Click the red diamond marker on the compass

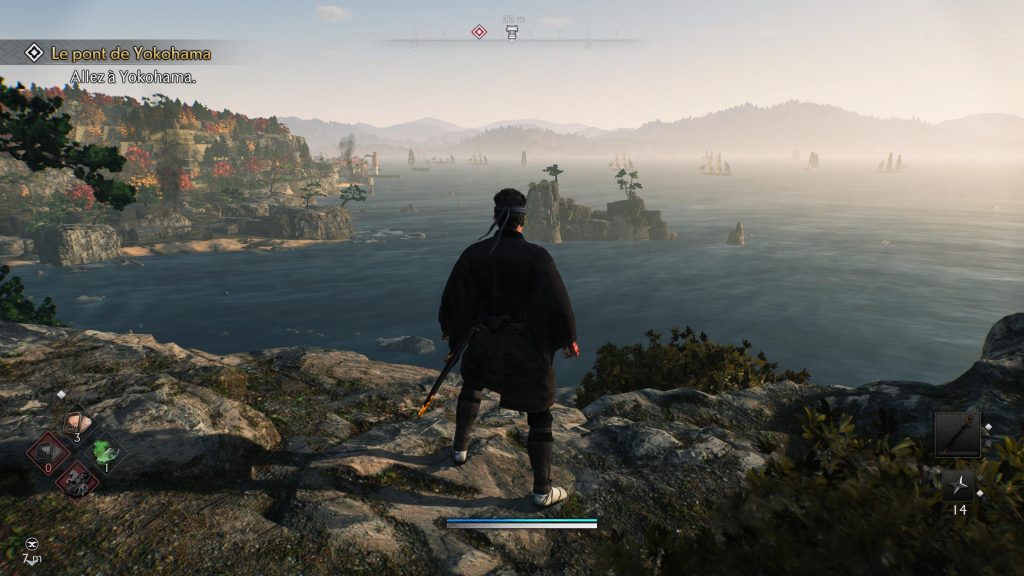click(x=479, y=32)
